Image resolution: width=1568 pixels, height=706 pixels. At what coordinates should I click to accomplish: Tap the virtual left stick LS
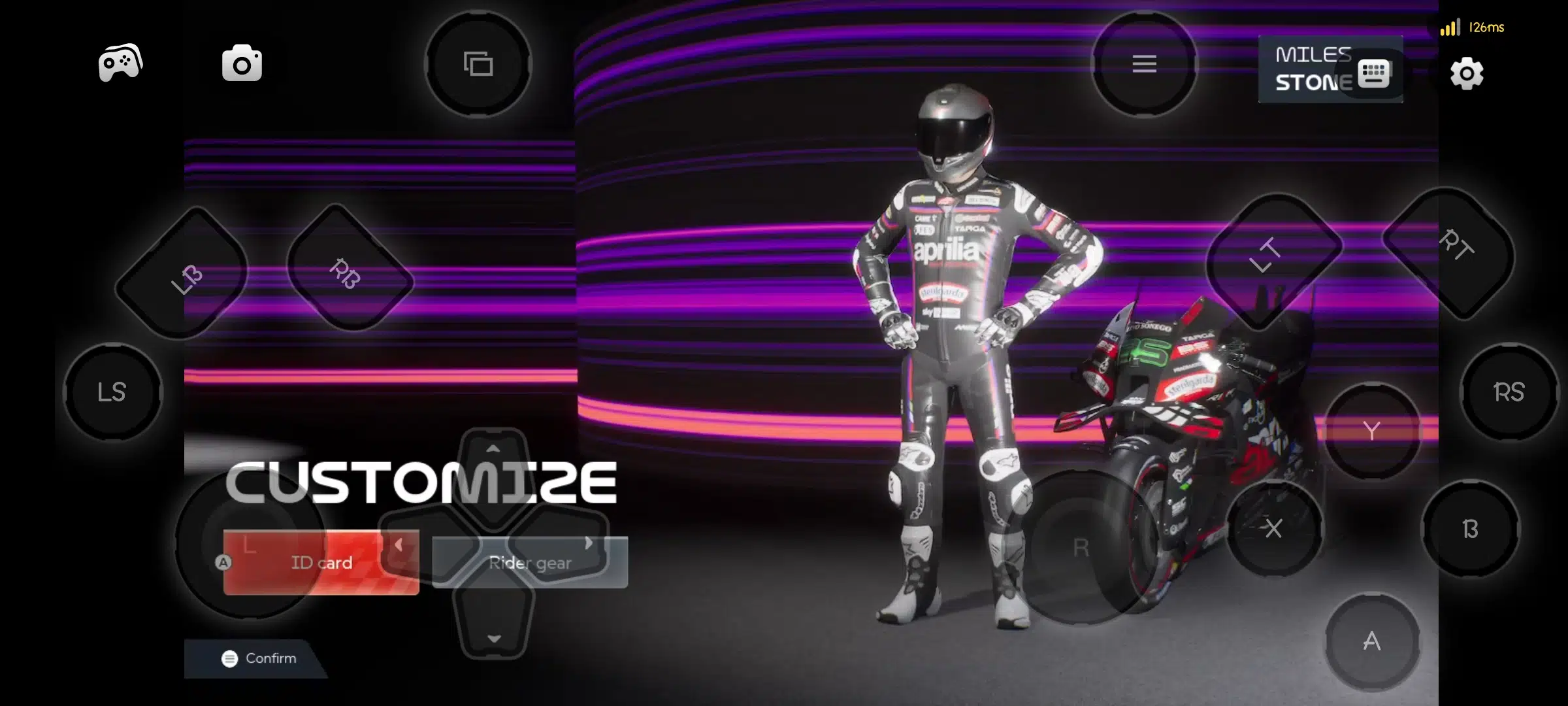click(112, 392)
